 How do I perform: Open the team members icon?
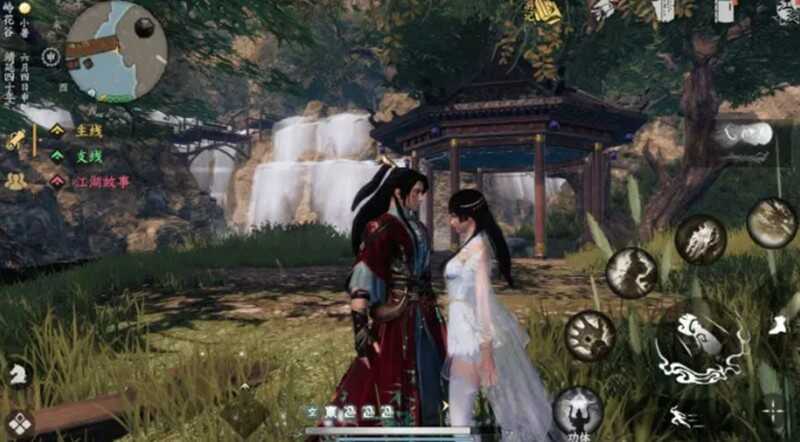point(15,181)
